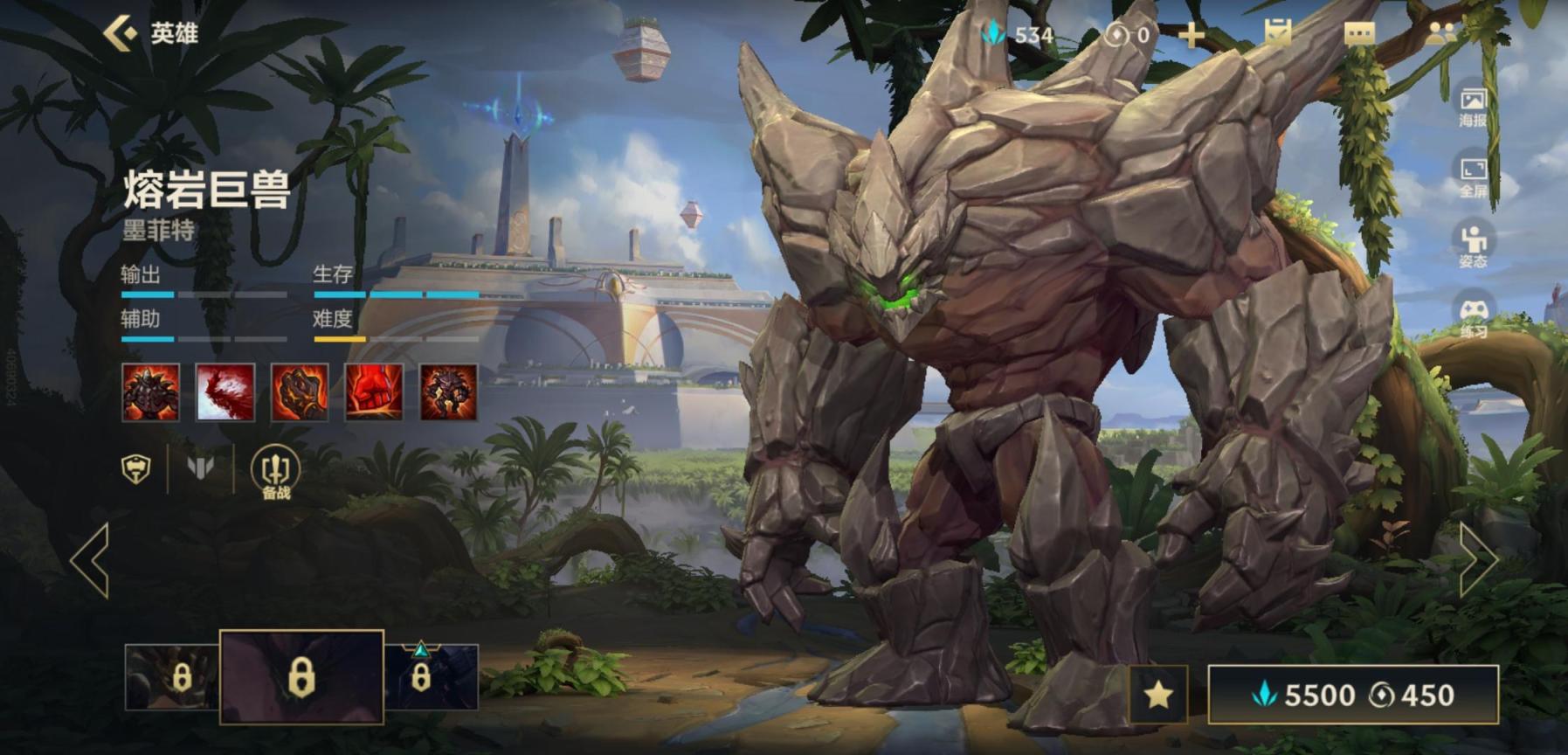
Task: Buy the champion for 5500 or 450
Action: coord(1352,695)
